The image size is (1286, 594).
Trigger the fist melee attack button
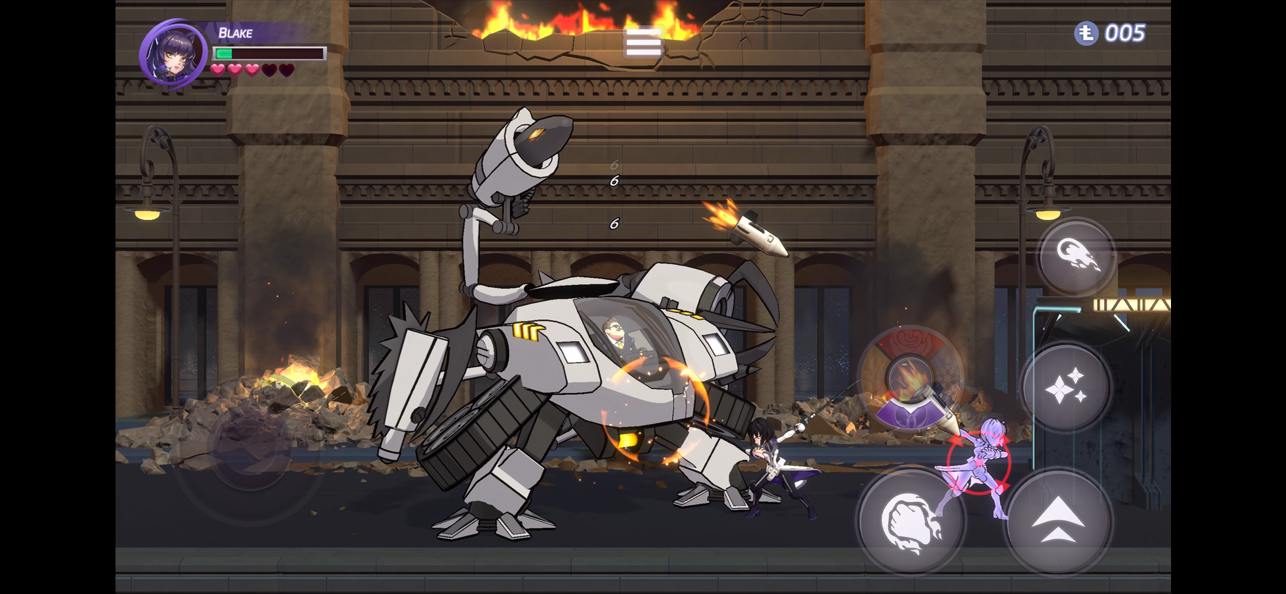pos(910,522)
